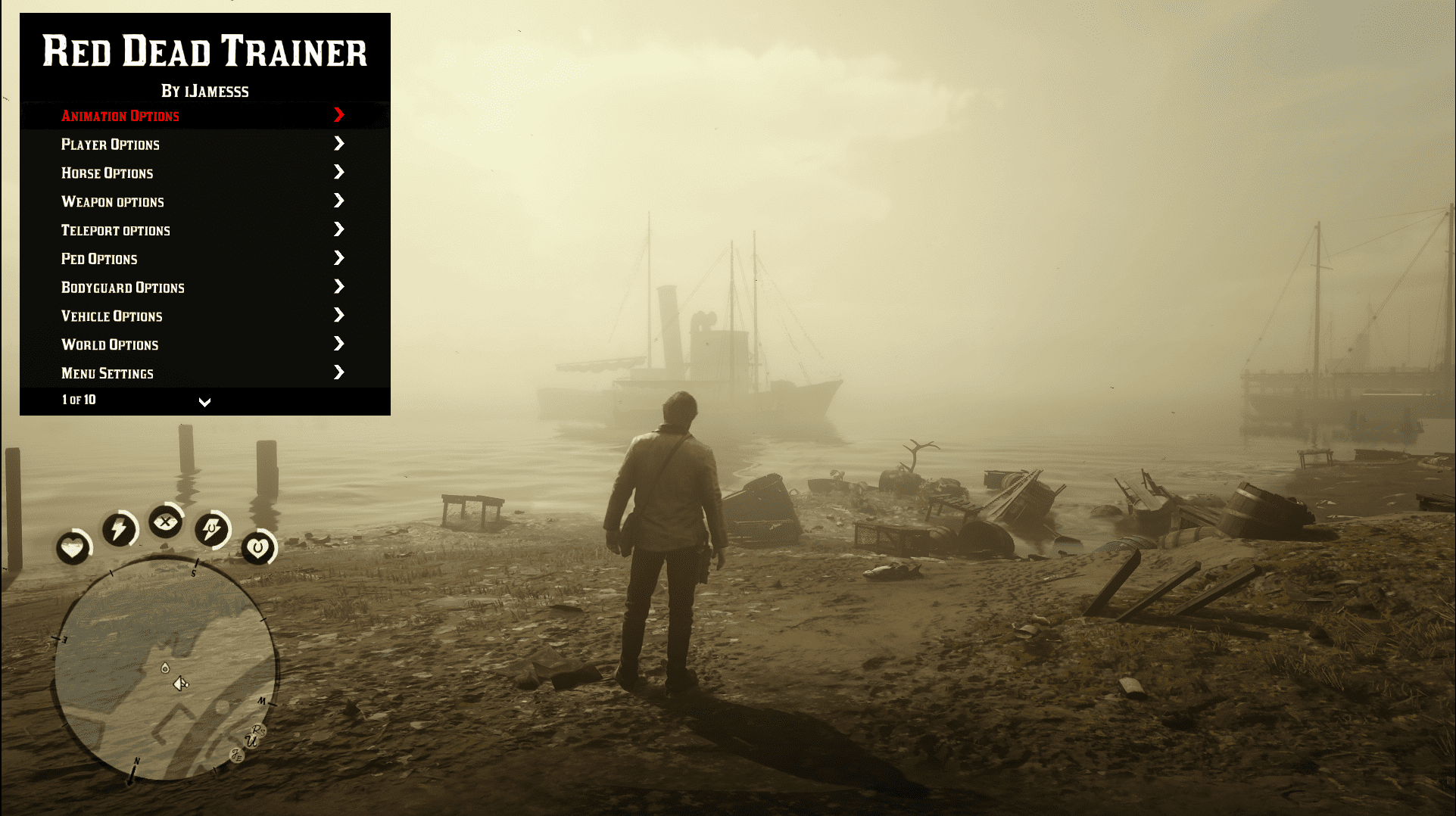Click the down arrow next to 1 of 10
This screenshot has width=1456, height=816.
[x=204, y=402]
